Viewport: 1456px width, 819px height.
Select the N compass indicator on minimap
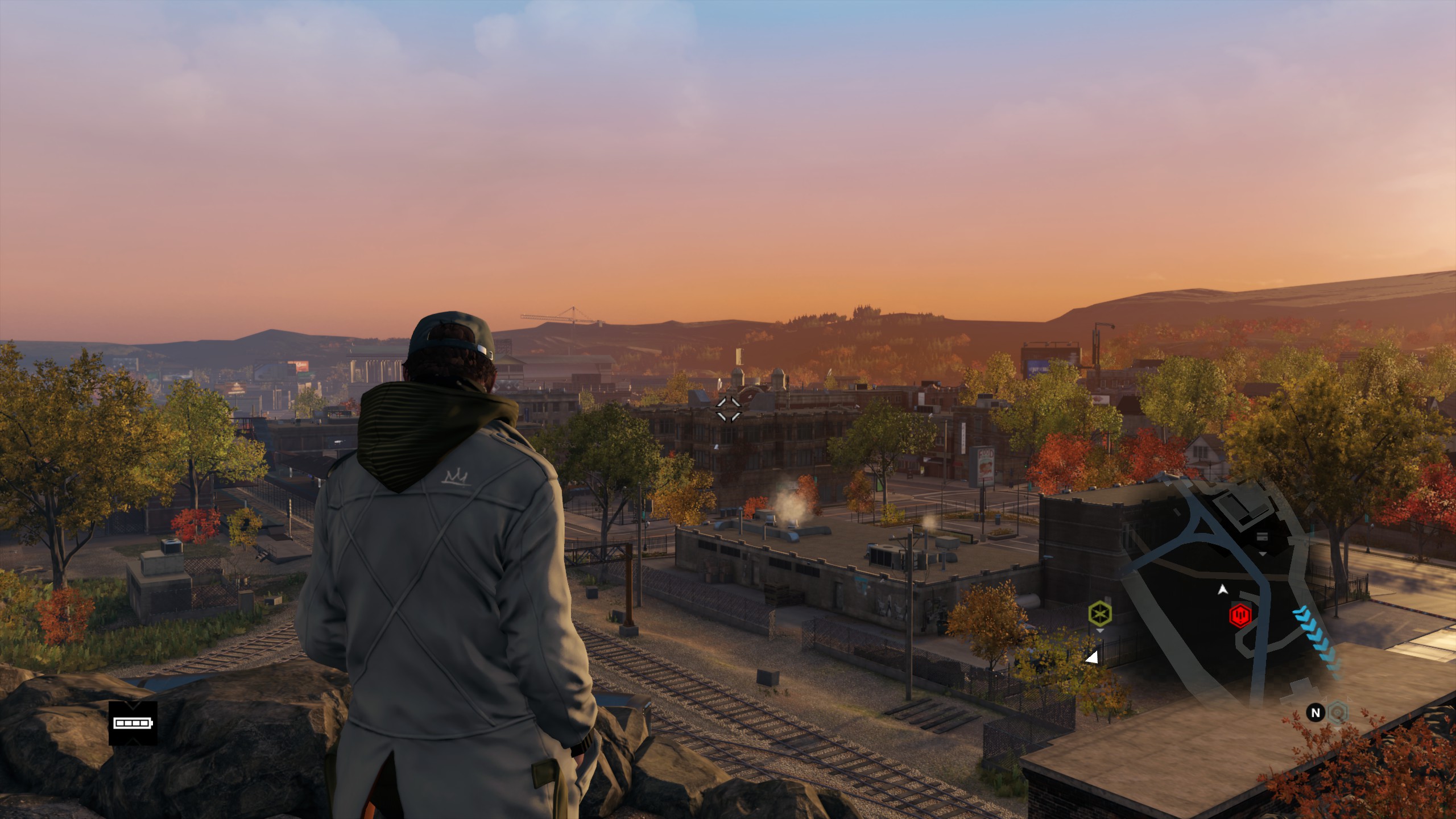1316,713
